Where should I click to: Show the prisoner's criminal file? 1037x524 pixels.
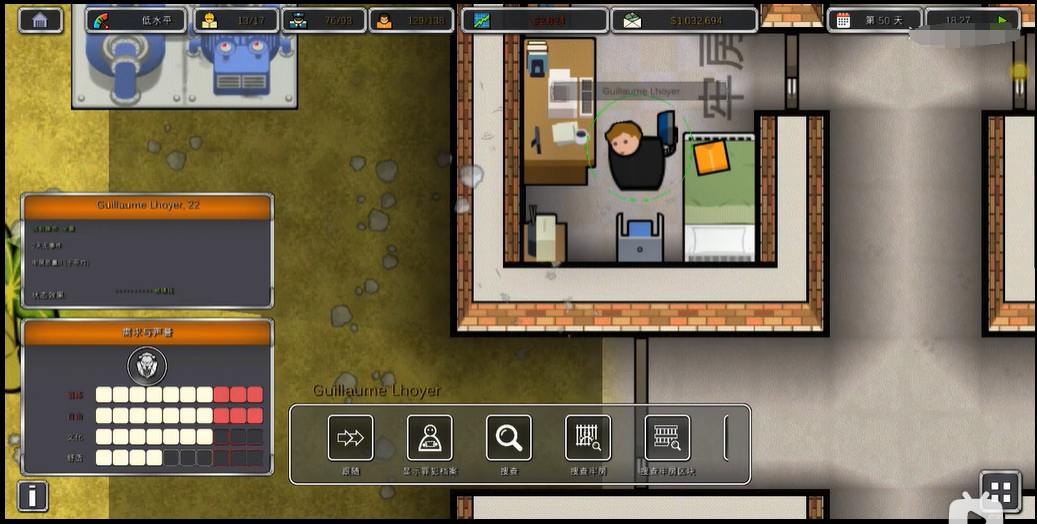point(430,438)
